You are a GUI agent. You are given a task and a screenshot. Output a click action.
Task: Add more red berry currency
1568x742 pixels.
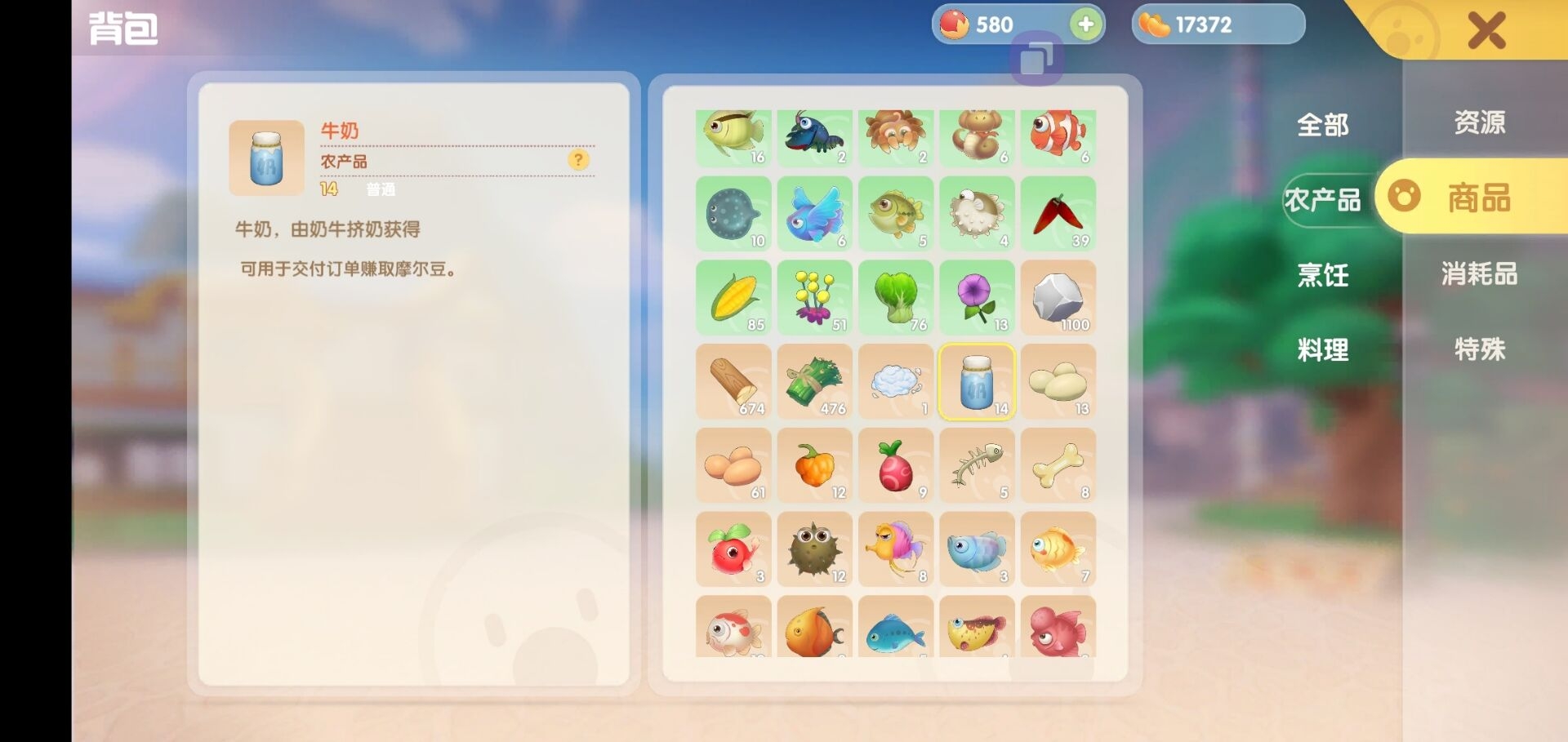[1085, 24]
